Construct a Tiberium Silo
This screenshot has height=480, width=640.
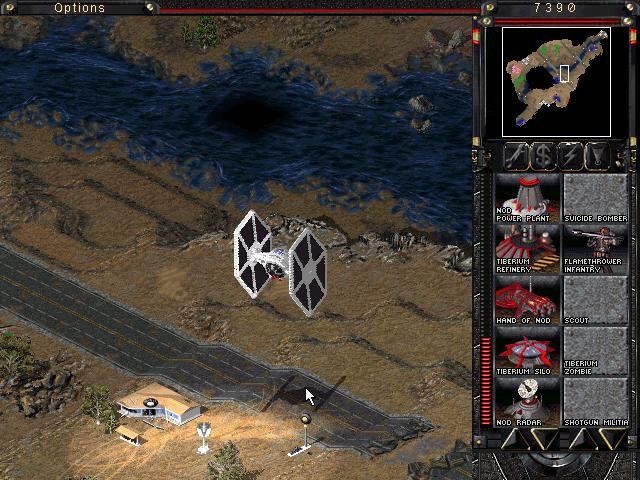528,351
